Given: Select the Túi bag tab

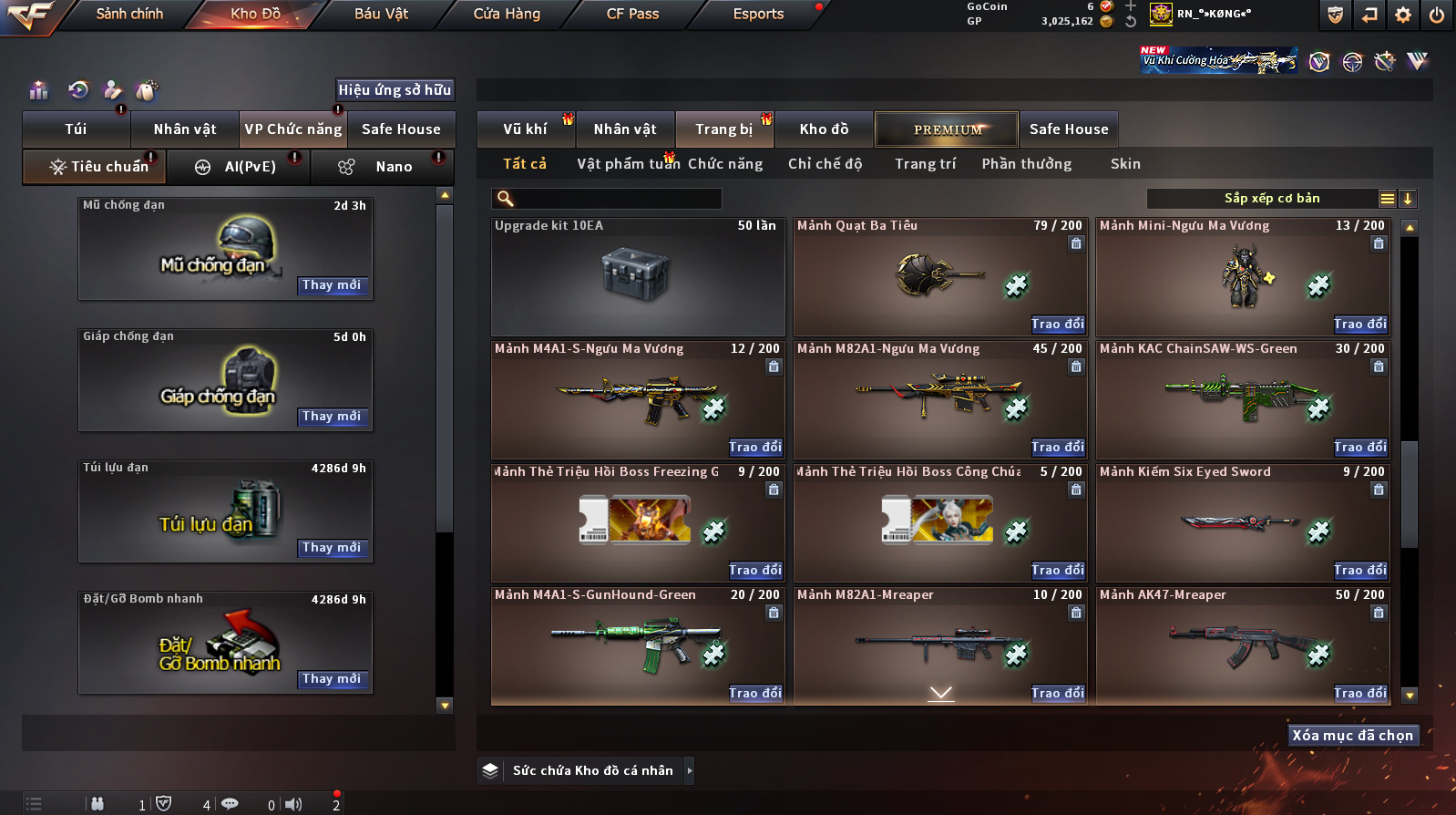Looking at the screenshot, I should tap(77, 129).
